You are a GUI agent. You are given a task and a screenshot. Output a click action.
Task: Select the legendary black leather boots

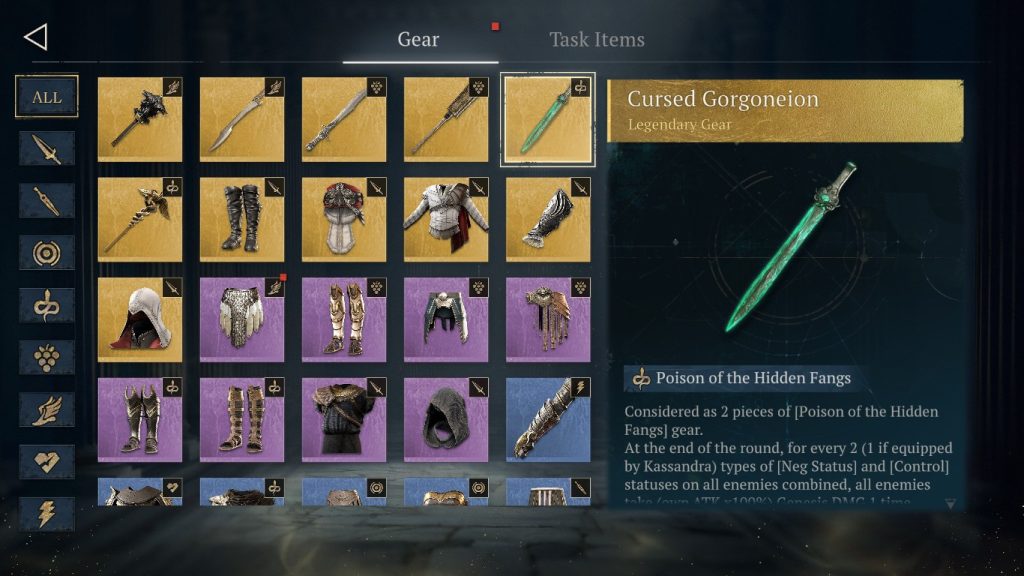pos(242,219)
